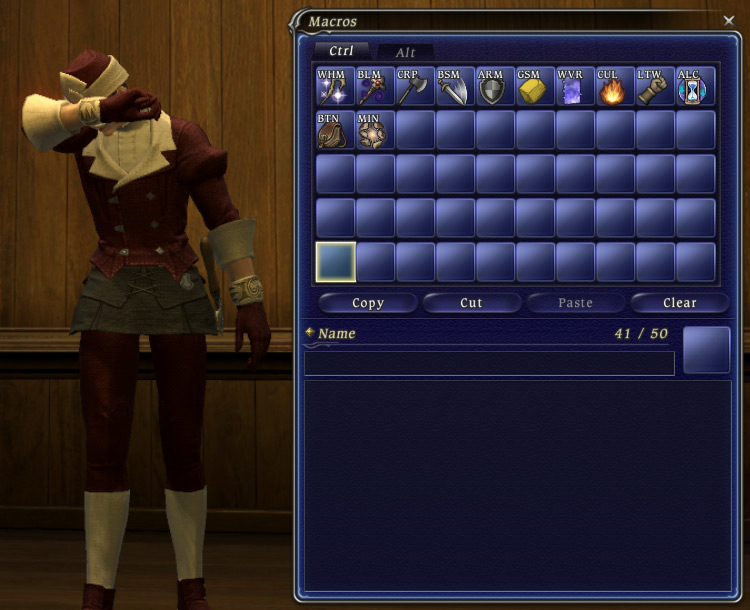750x610 pixels.
Task: Select the WHM macro slot
Action: pyautogui.click(x=335, y=87)
